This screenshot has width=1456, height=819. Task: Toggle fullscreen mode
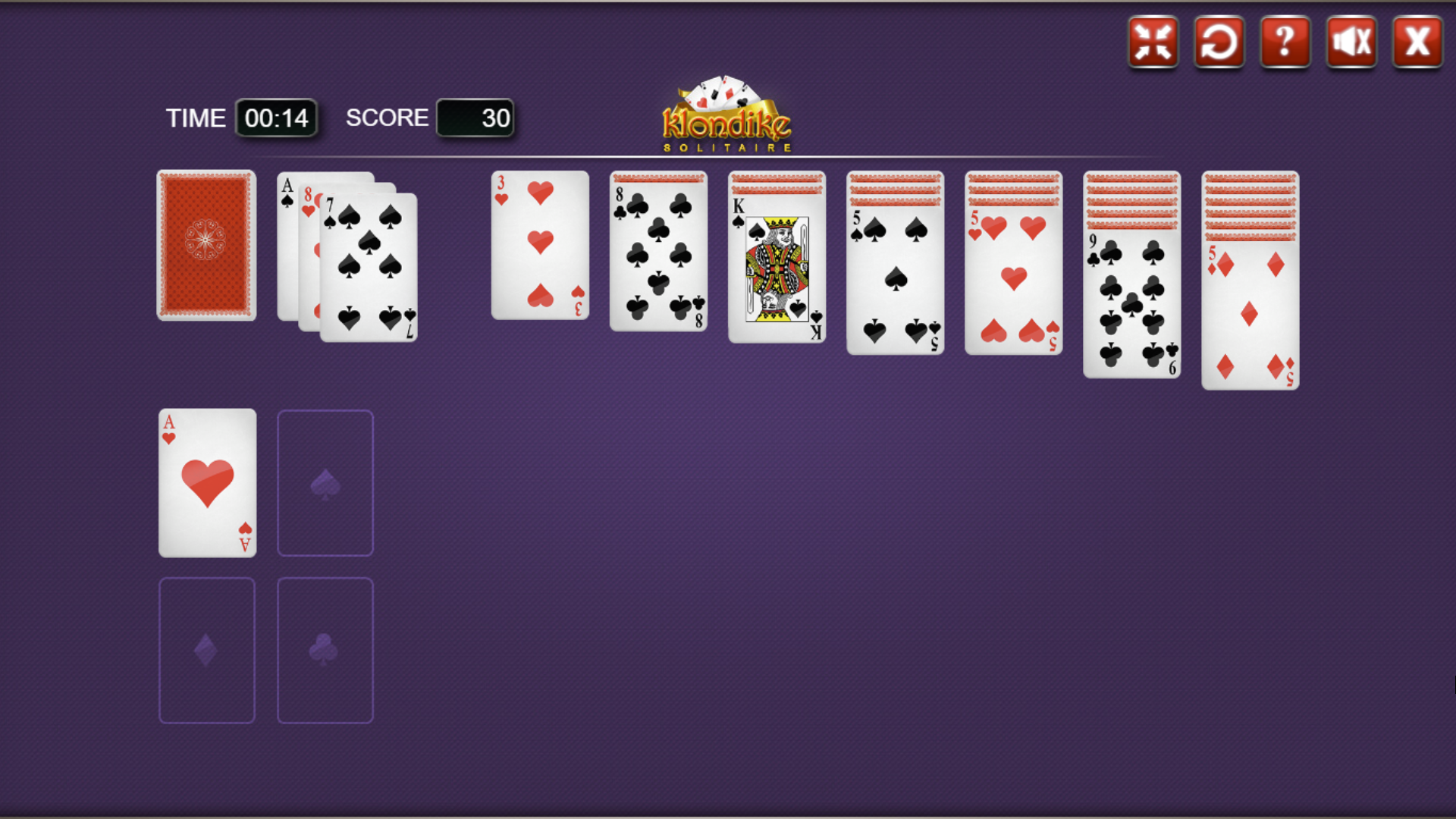point(1152,42)
